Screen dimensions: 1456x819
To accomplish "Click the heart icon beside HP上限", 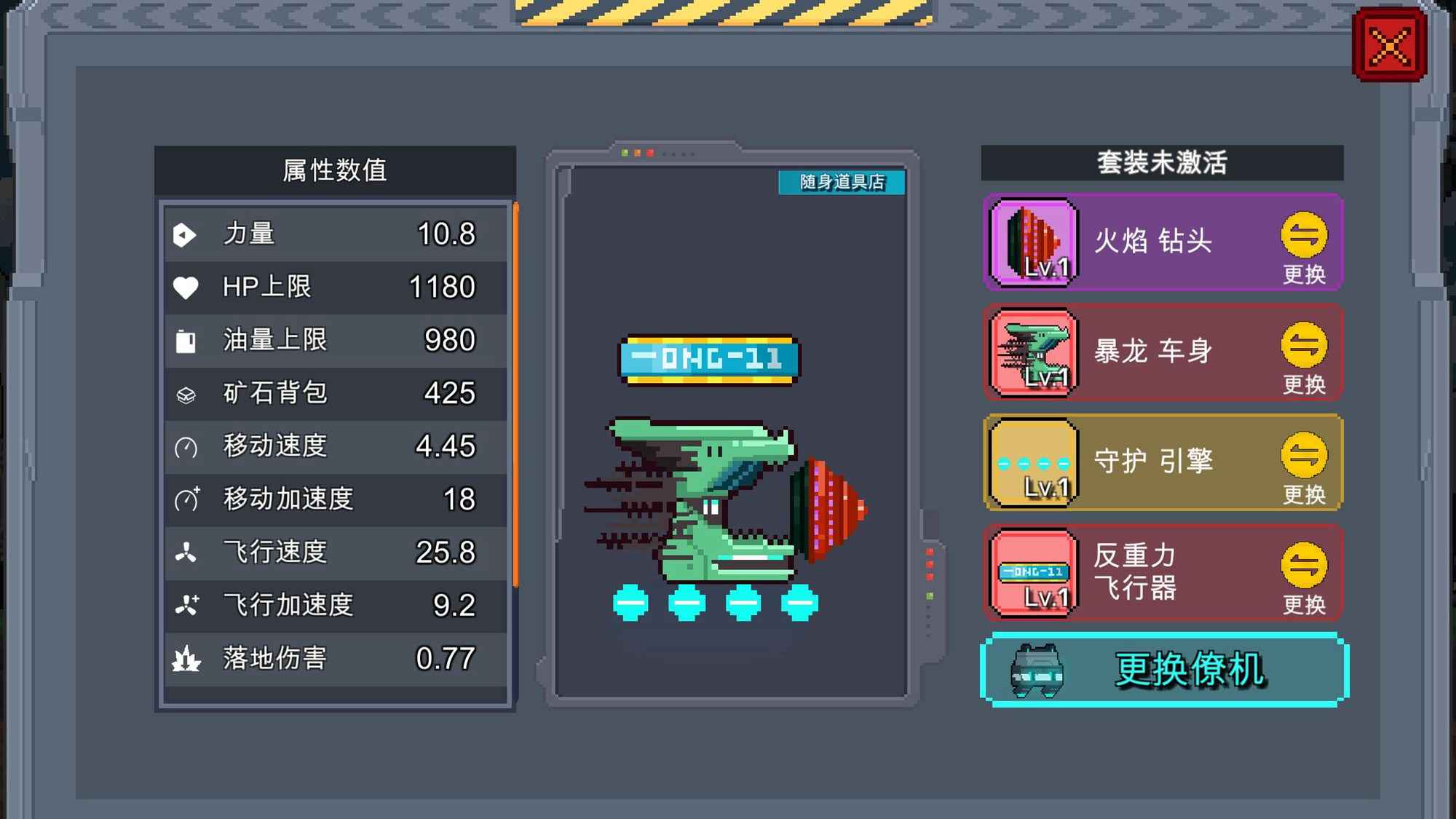I will [188, 287].
